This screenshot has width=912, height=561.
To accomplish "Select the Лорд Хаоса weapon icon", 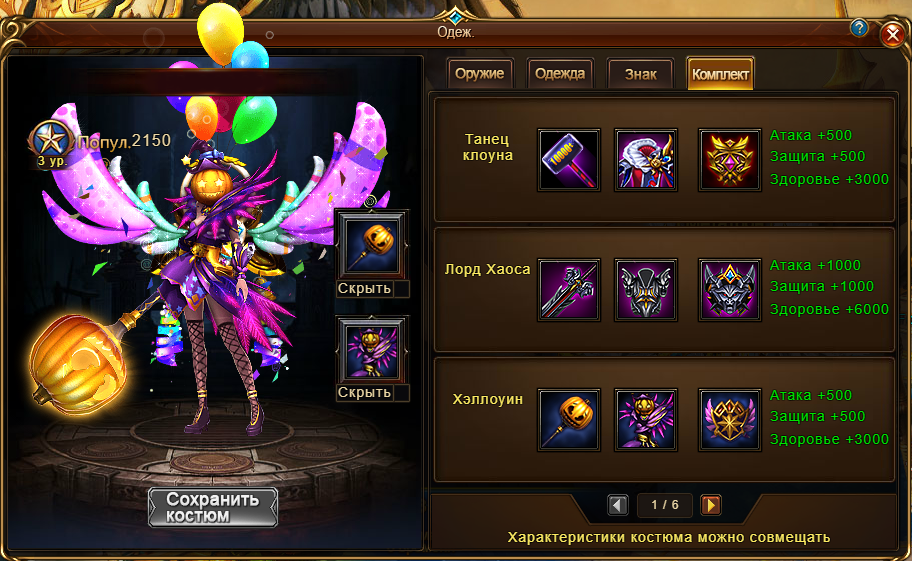I will pos(569,290).
